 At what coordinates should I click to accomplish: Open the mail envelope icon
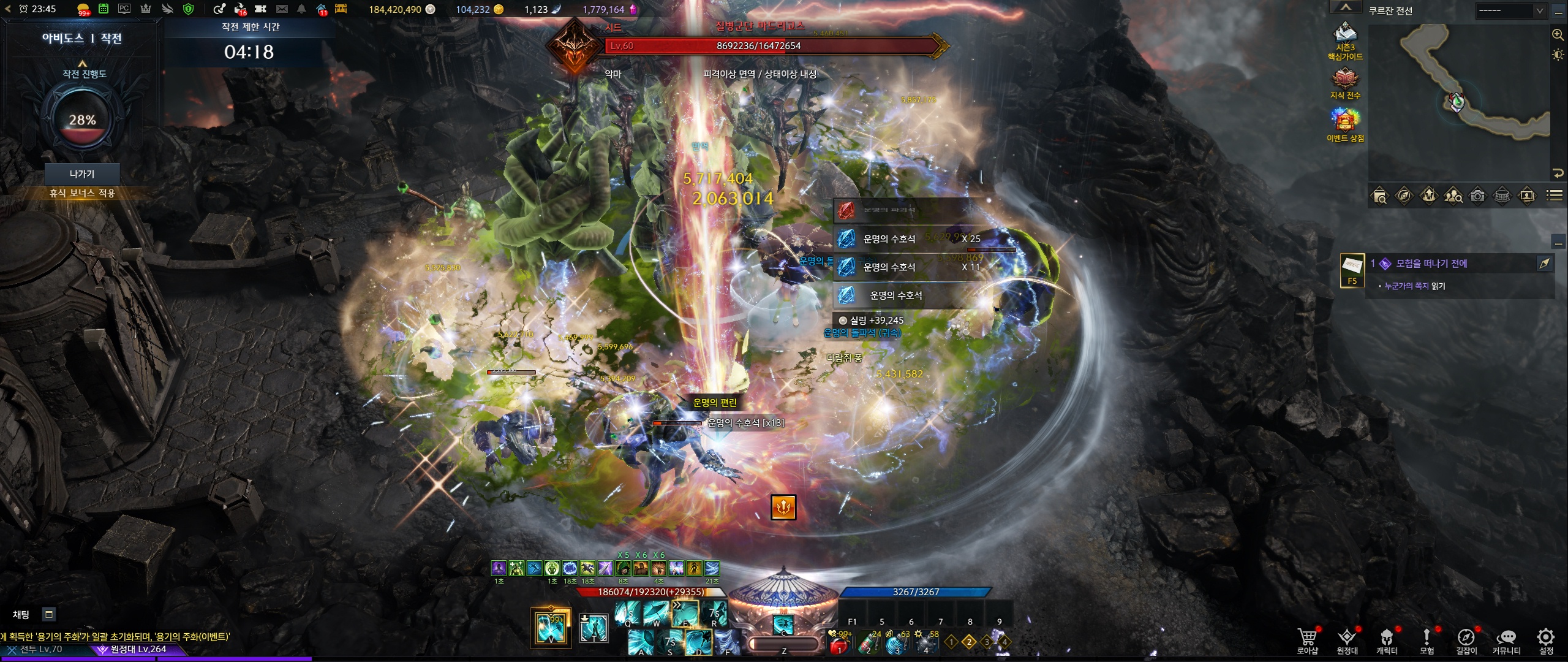coord(282,9)
